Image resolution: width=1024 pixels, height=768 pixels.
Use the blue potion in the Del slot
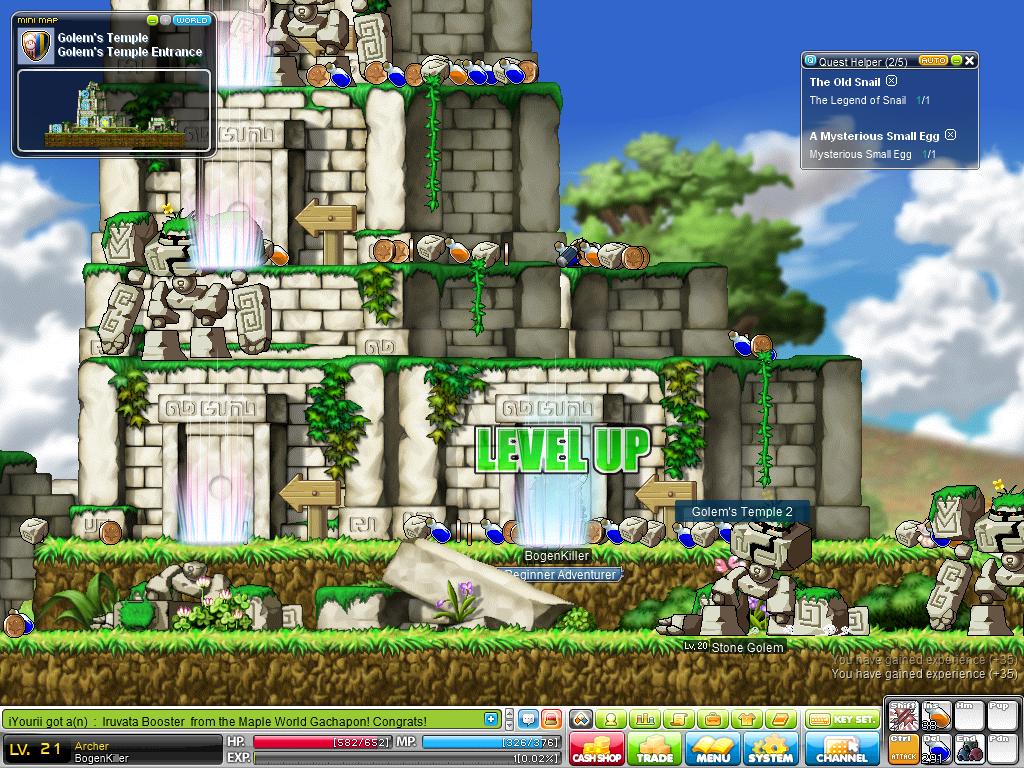pos(937,749)
